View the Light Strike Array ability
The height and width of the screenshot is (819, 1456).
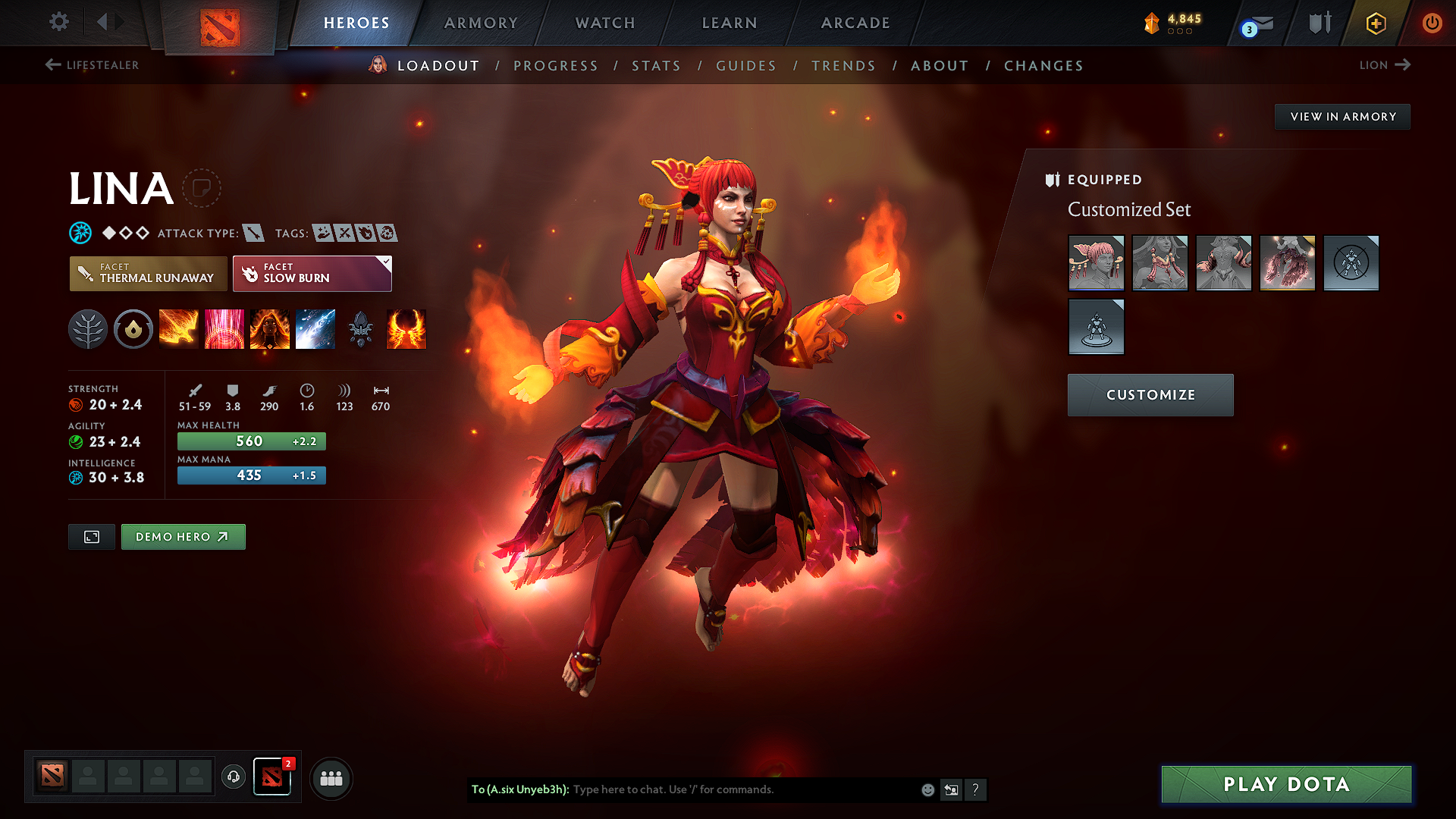click(224, 329)
